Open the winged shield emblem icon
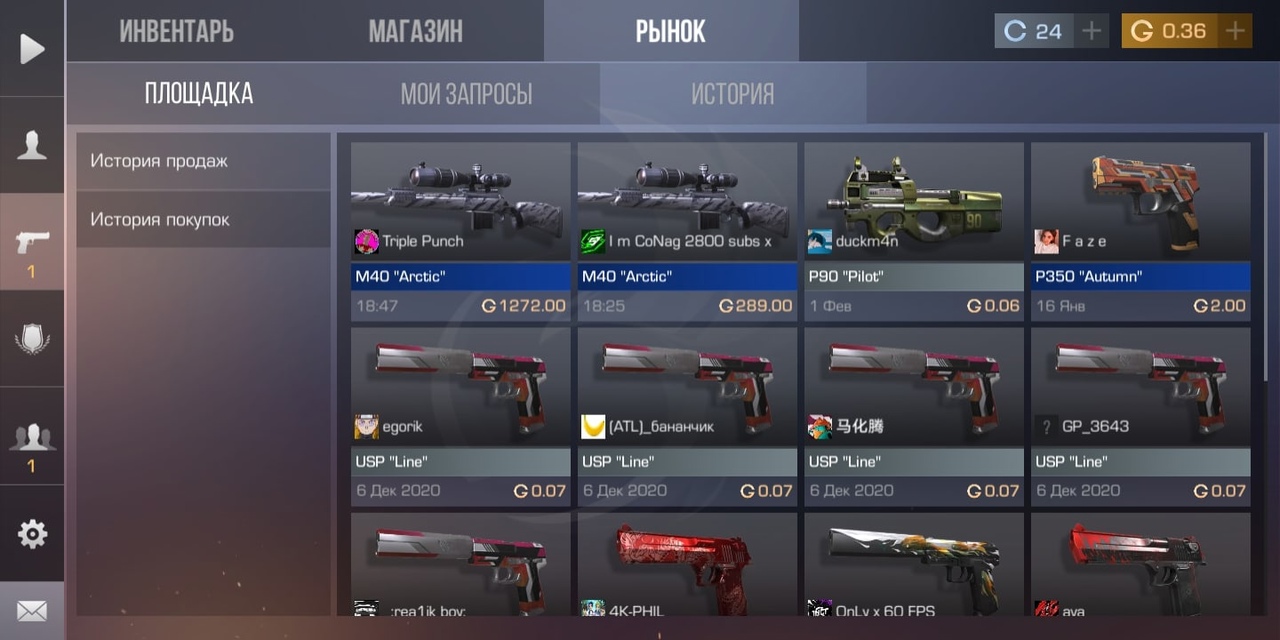Viewport: 1280px width, 640px height. [32, 339]
